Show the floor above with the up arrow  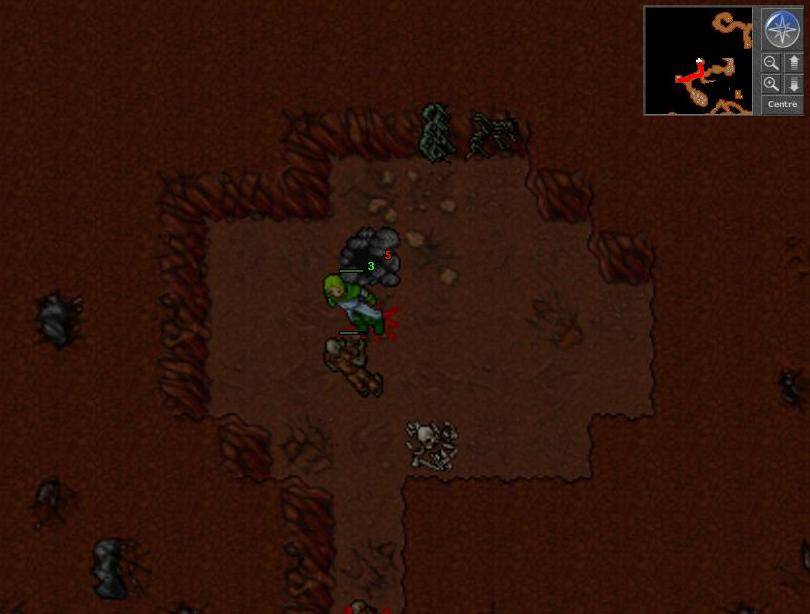[x=794, y=63]
